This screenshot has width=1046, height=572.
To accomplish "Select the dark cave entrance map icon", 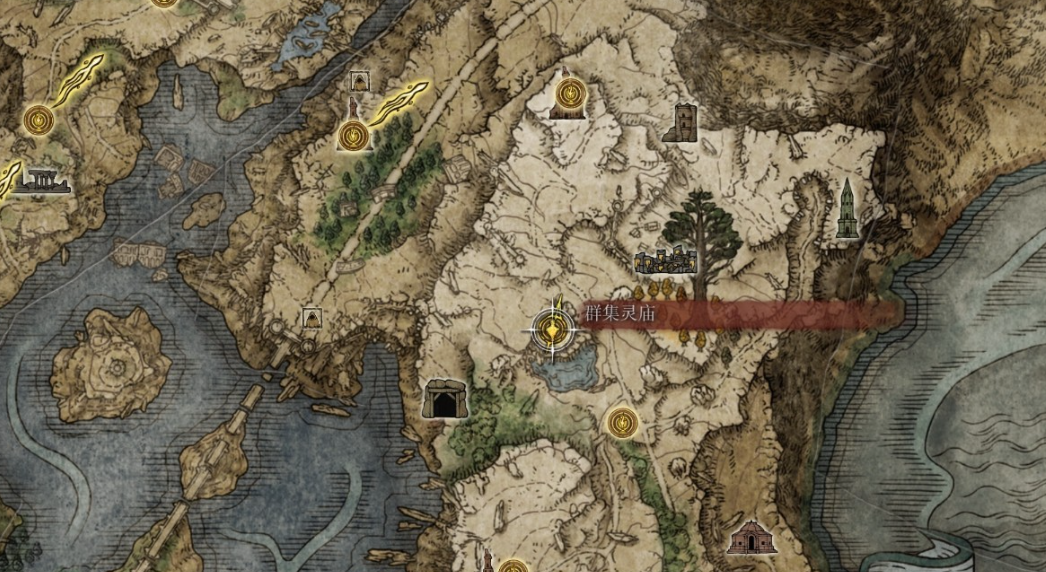I will pos(442,398).
